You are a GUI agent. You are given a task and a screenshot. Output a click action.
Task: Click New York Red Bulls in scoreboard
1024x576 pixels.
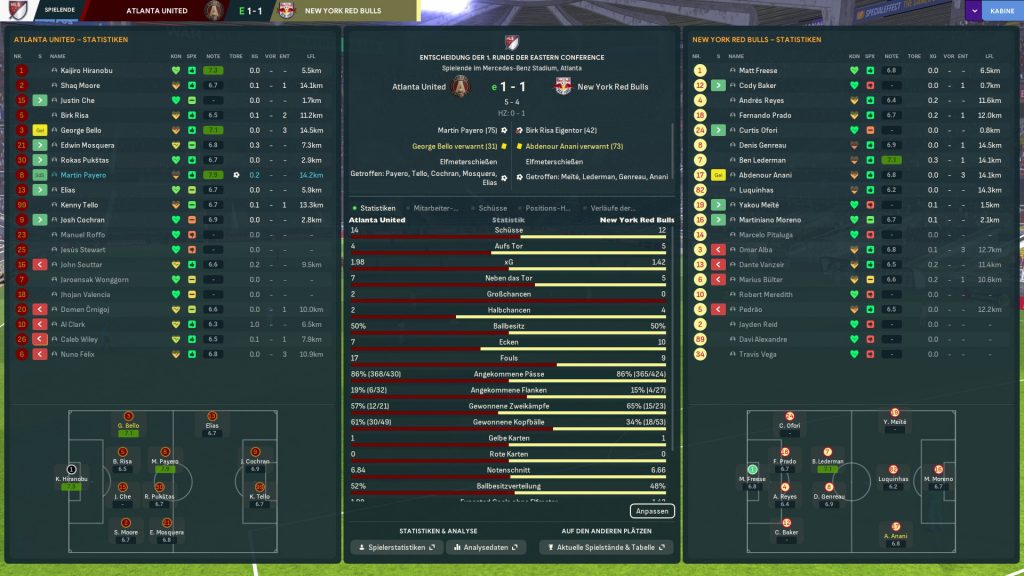pyautogui.click(x=613, y=87)
